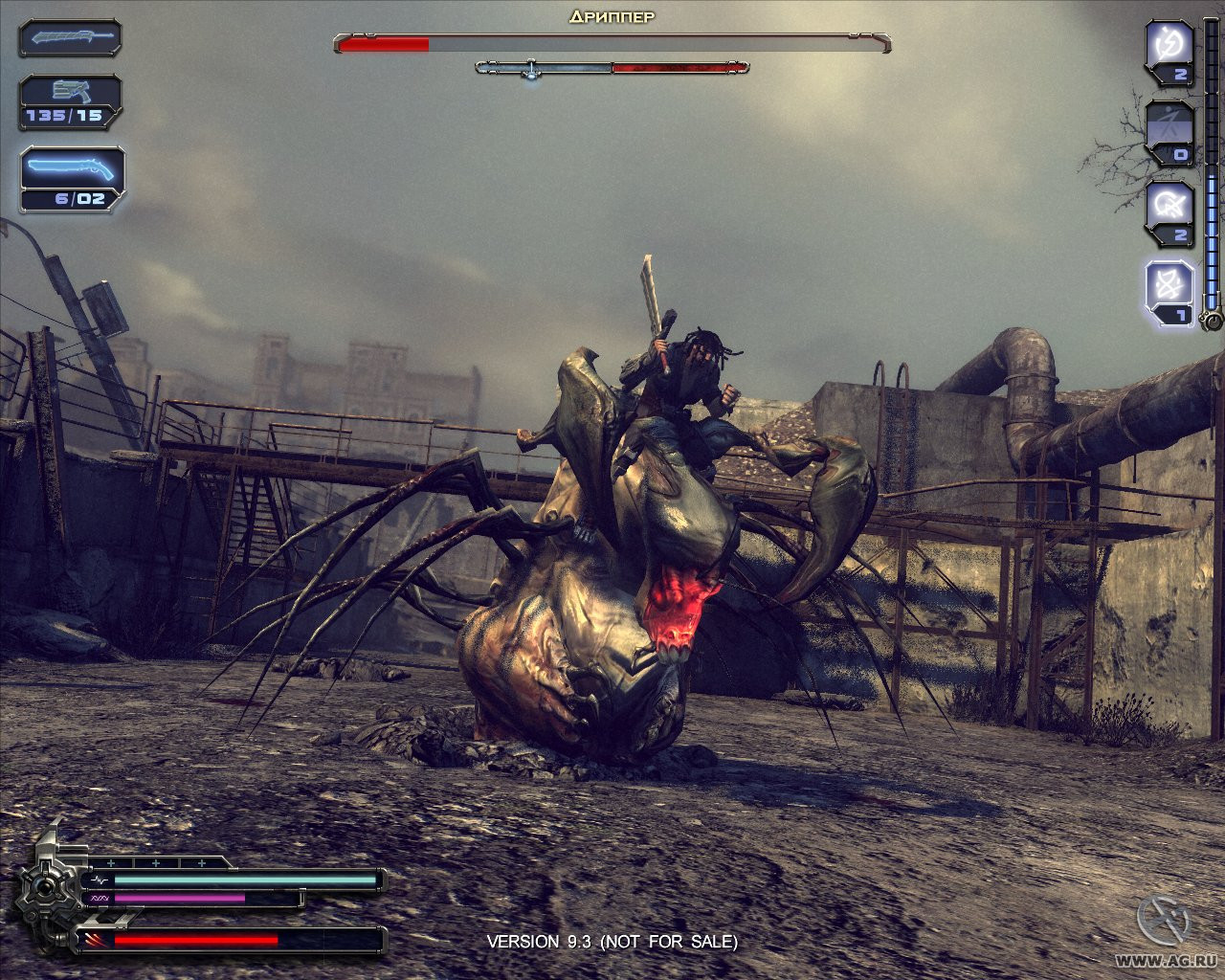Select the machete blade weapon slot

click(x=70, y=38)
